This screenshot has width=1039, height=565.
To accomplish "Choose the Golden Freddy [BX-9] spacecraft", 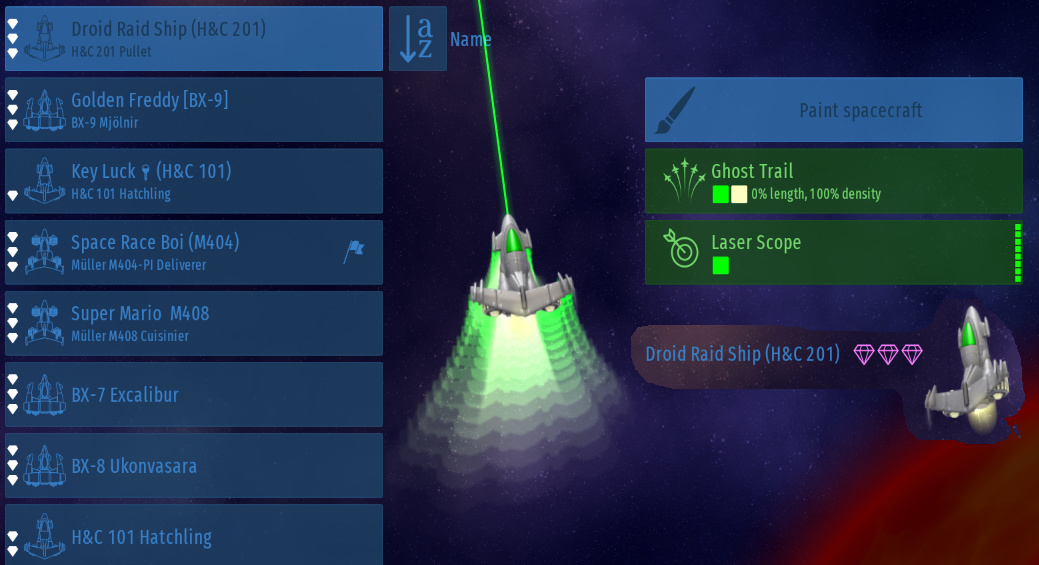I will 194,110.
